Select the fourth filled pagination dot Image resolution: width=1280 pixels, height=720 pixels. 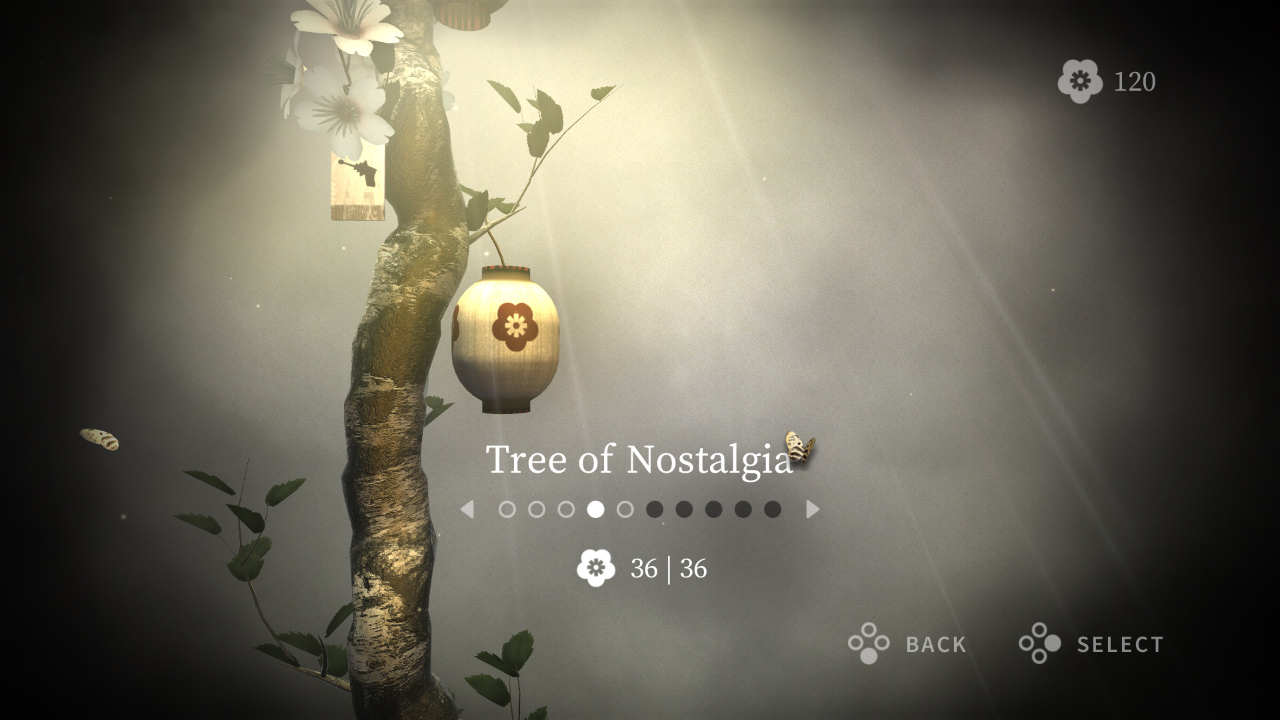tap(594, 510)
